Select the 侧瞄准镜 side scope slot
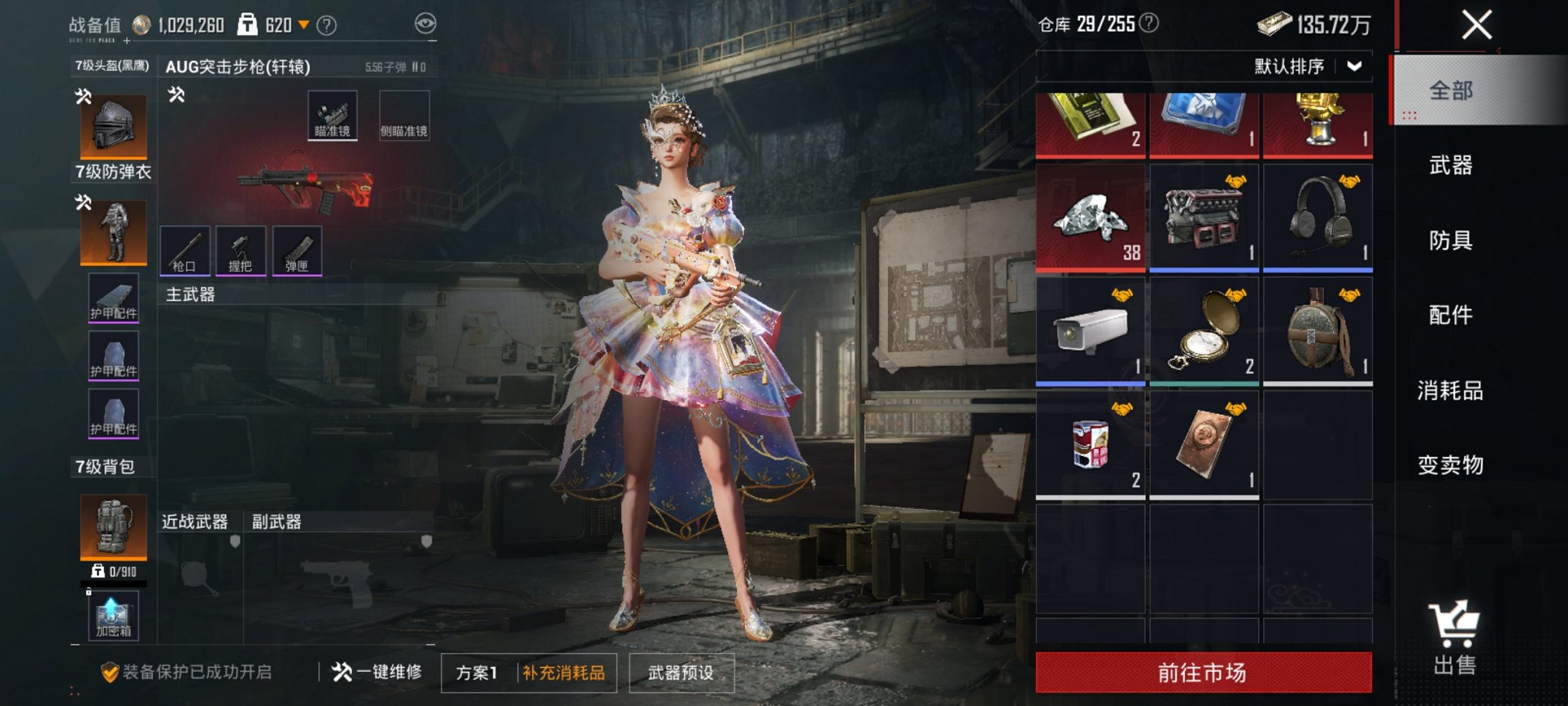 [405, 115]
